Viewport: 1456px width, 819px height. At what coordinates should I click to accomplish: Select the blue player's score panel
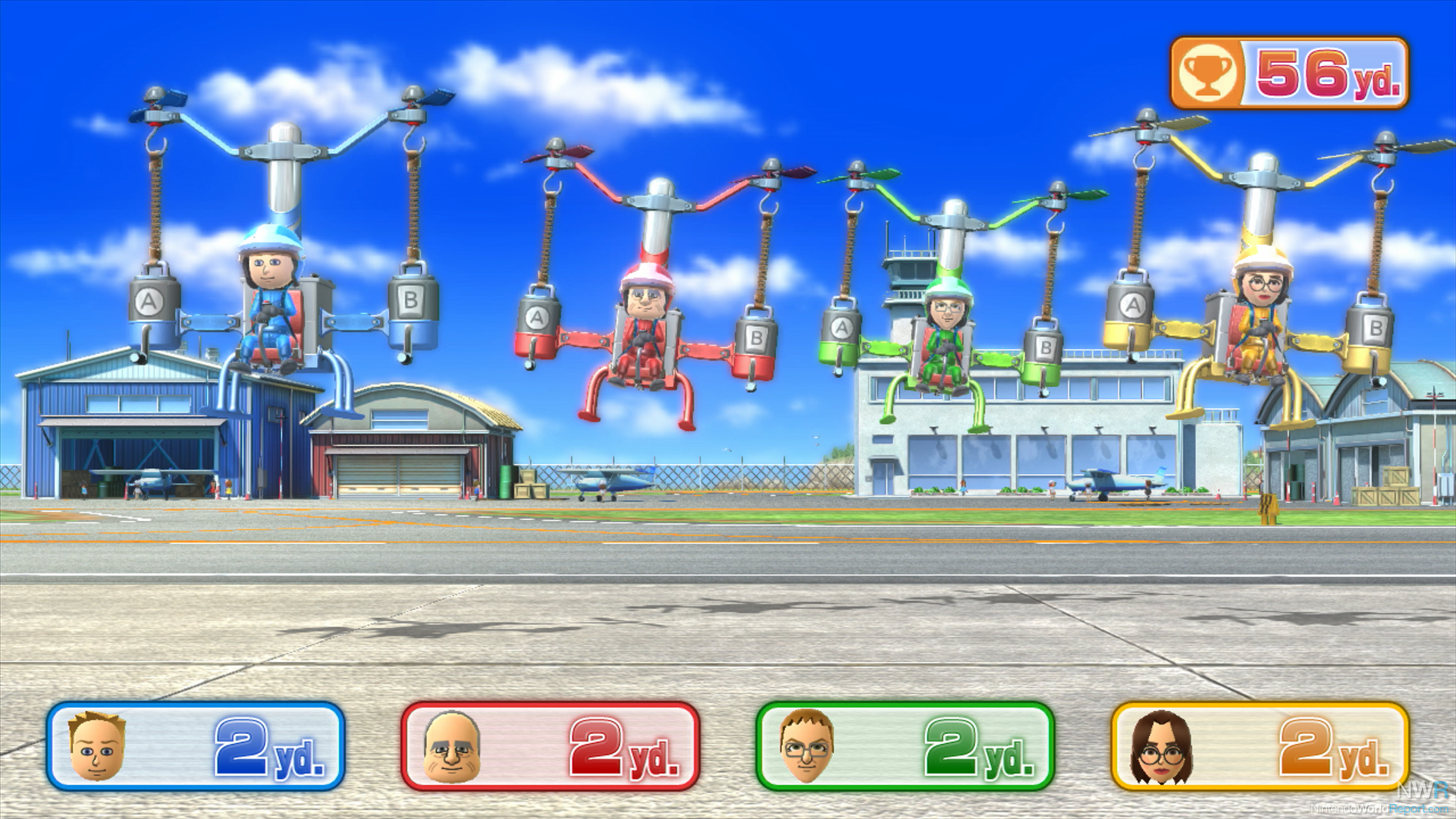(x=196, y=747)
